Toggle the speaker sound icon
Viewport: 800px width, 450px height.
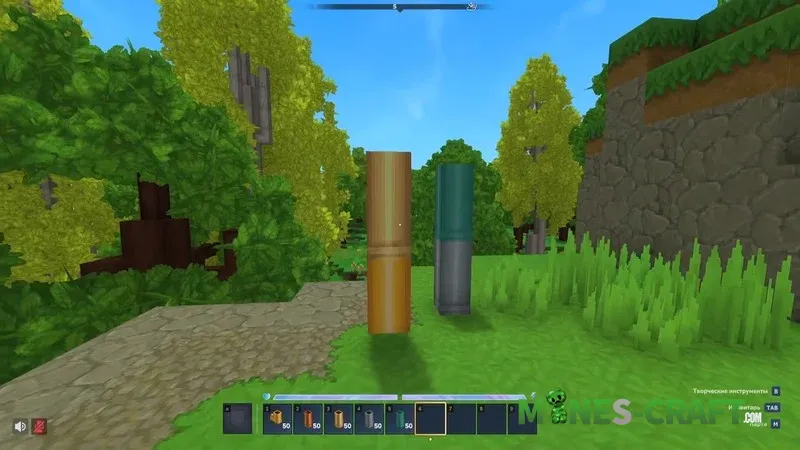point(20,426)
